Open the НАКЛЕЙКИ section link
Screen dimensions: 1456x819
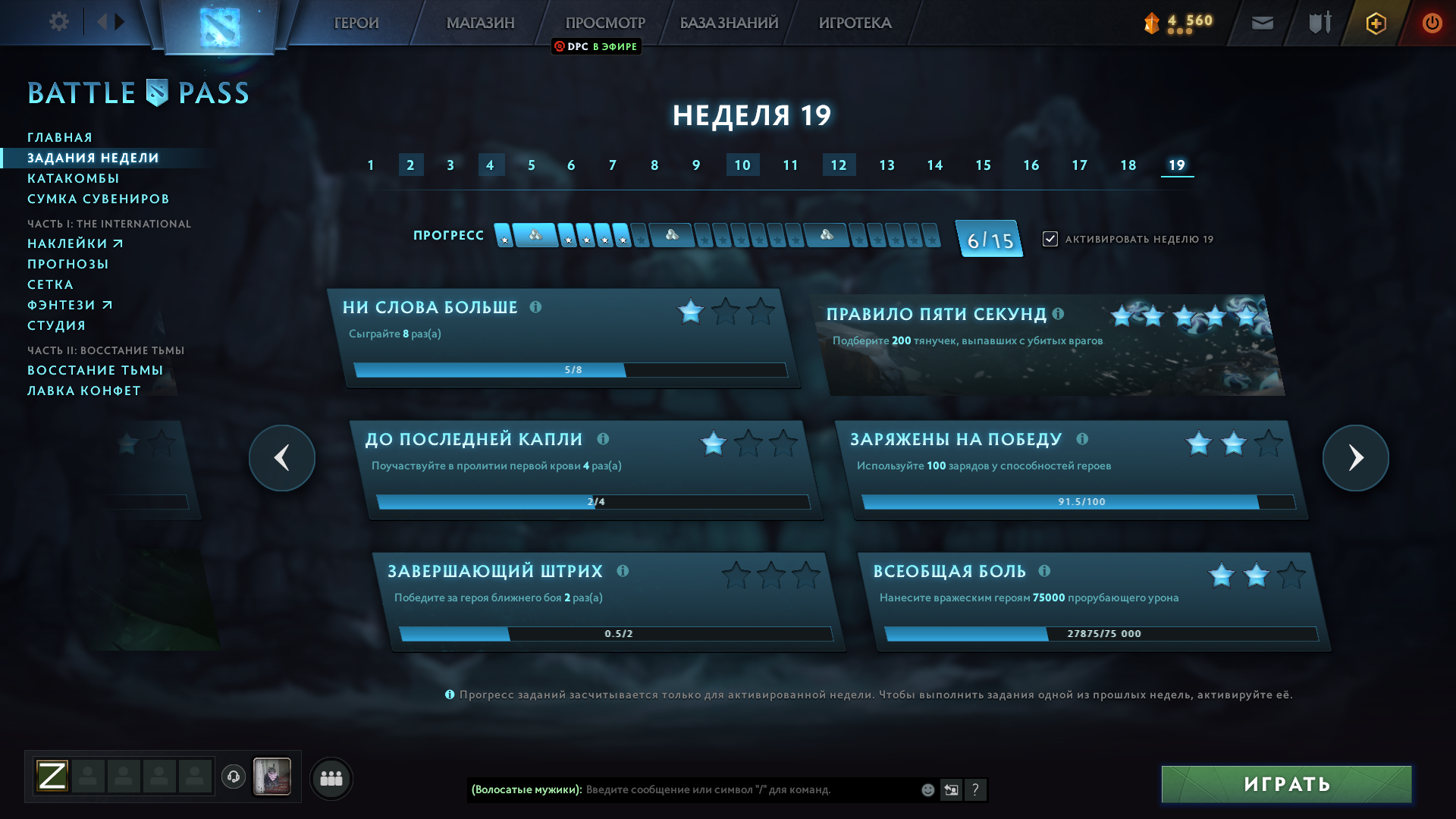click(x=68, y=243)
